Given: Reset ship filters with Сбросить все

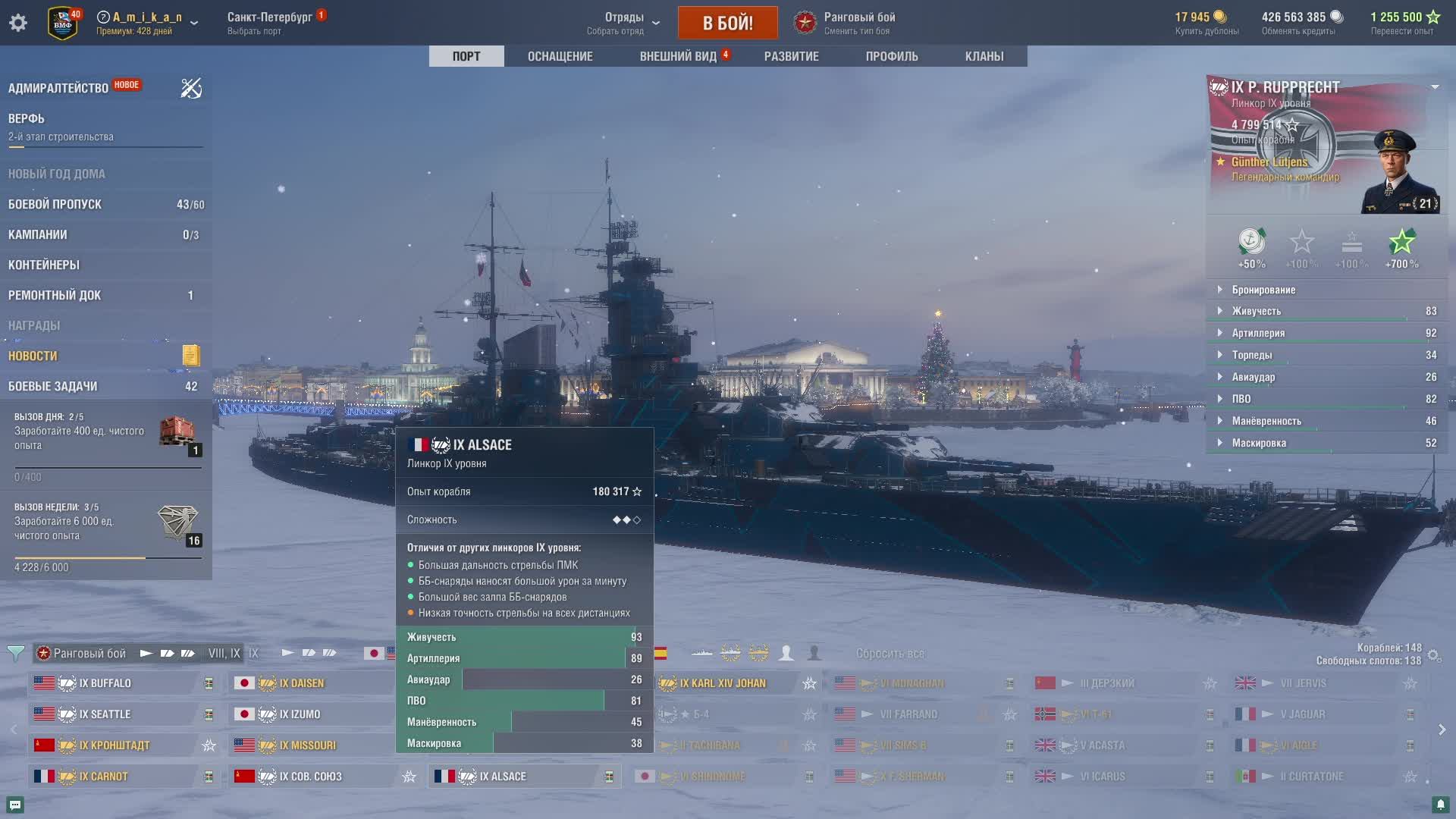Looking at the screenshot, I should click(890, 653).
